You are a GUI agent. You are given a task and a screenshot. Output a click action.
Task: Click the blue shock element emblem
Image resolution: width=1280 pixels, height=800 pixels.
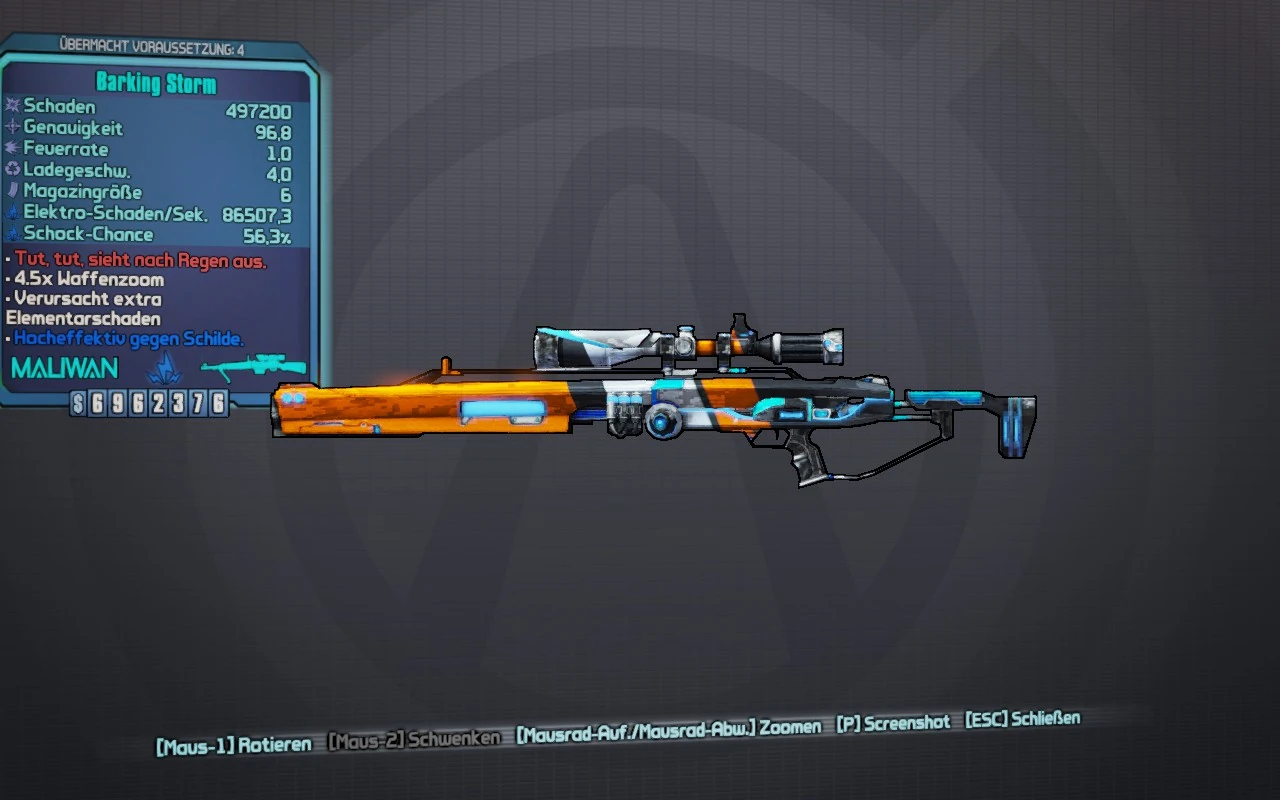click(163, 368)
